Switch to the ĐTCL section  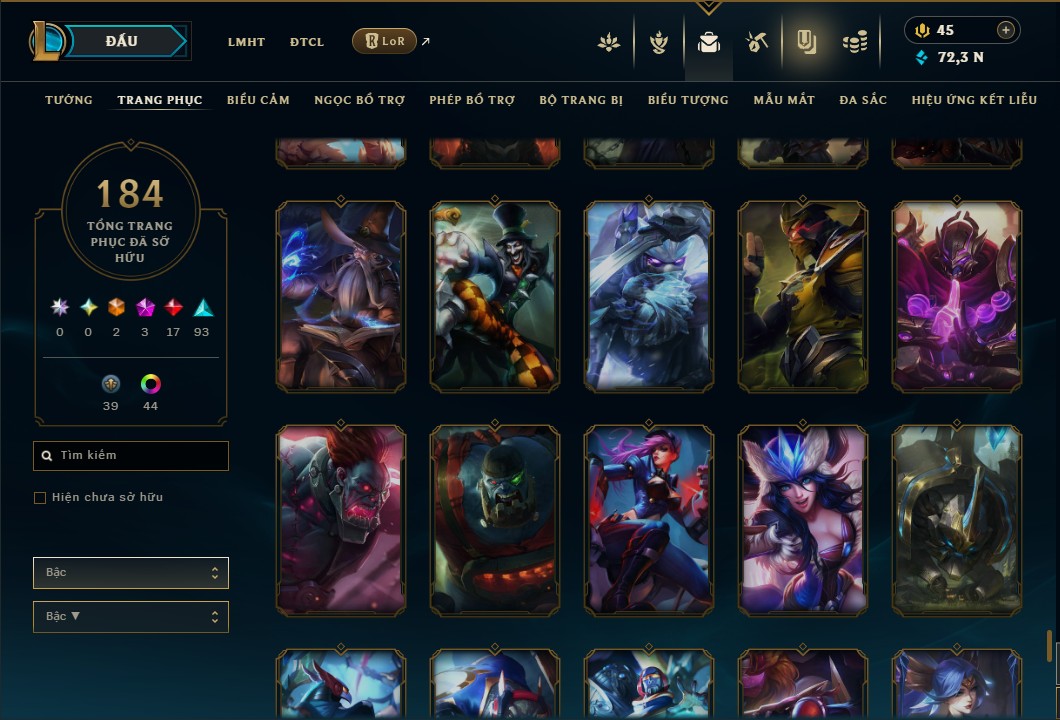[307, 42]
